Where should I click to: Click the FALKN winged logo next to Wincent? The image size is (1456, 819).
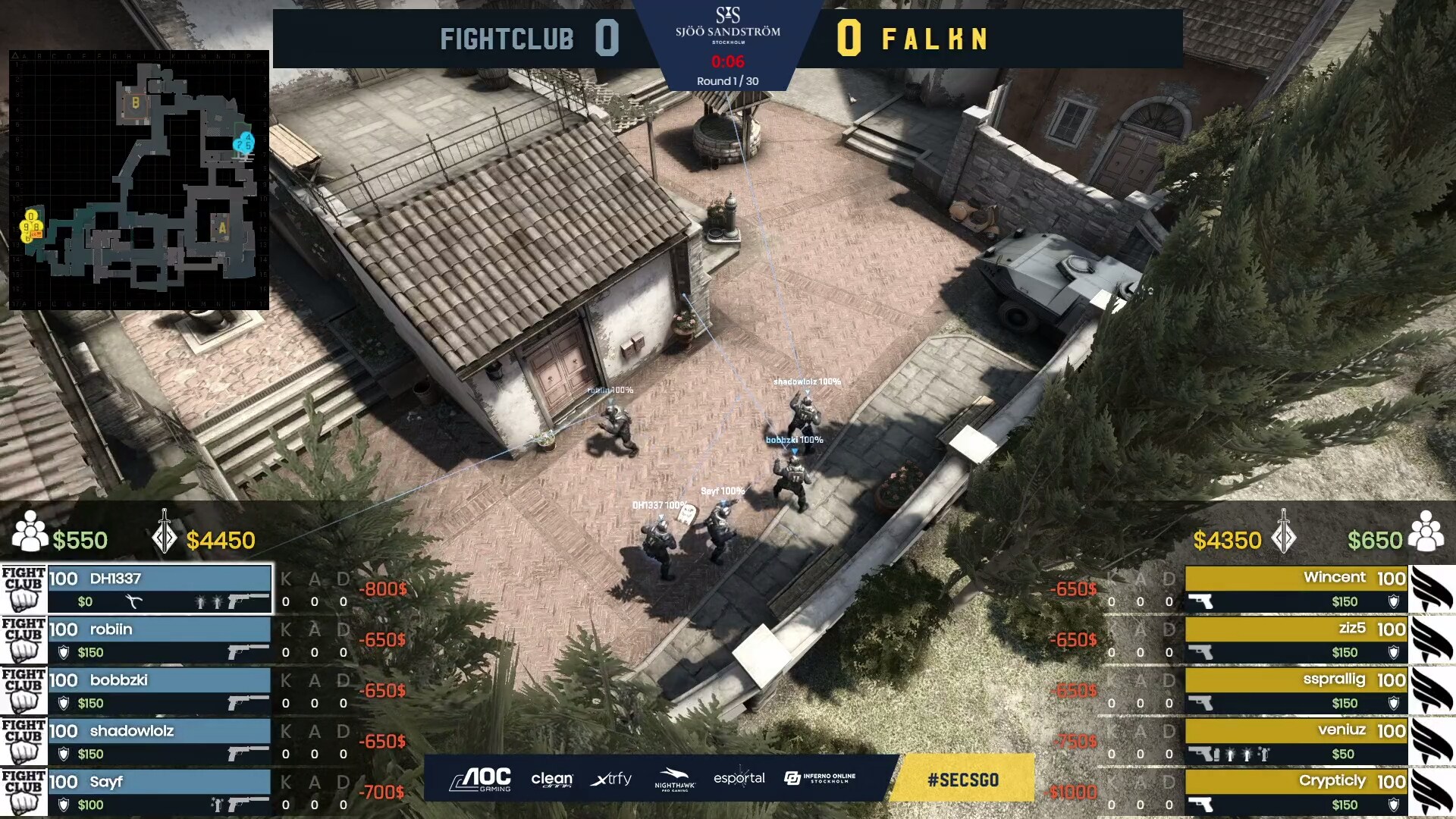point(1429,591)
